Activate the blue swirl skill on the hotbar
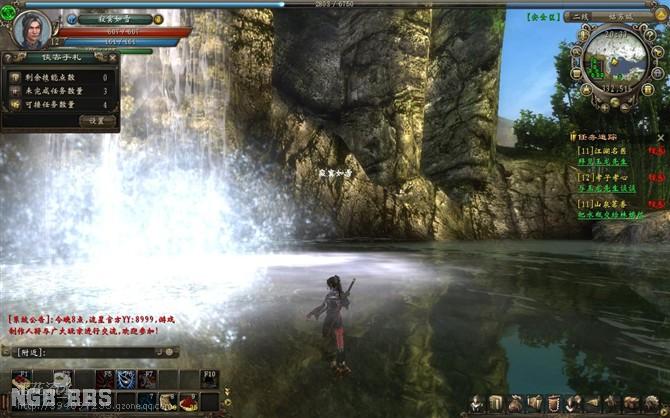Viewport: 670px width, 418px height. point(126,380)
